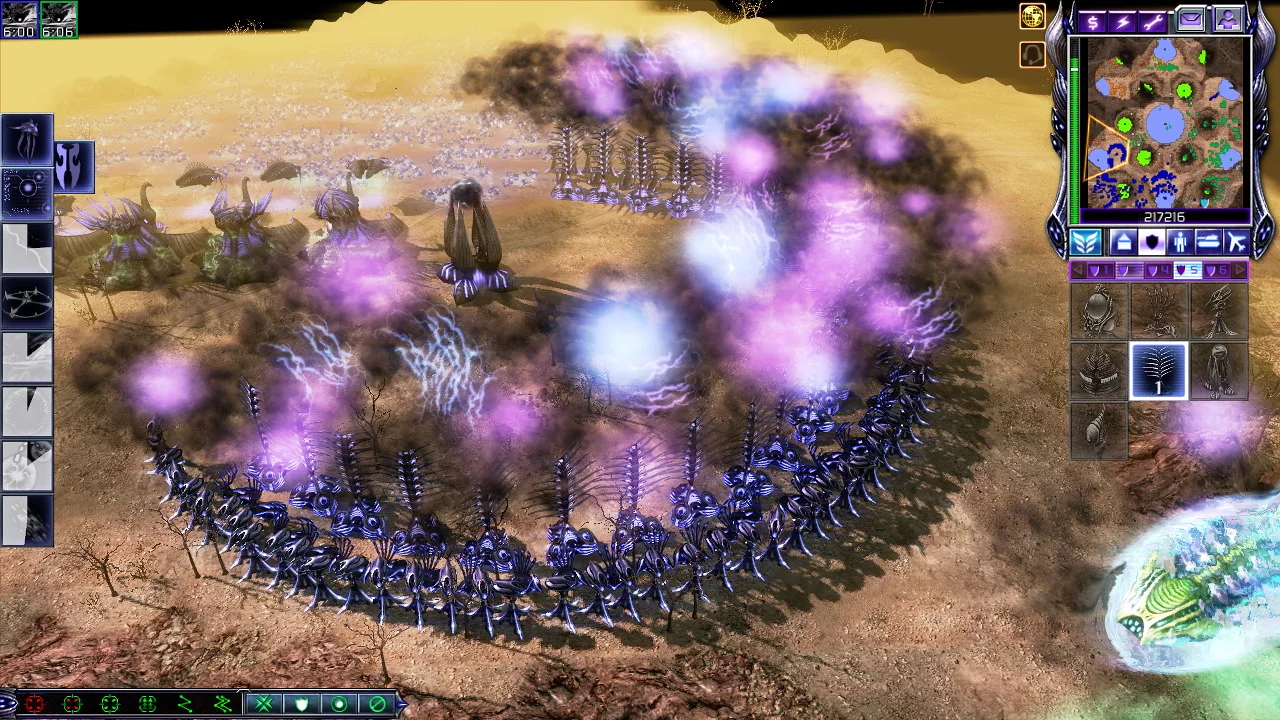1280x720 pixels.
Task: Activate the repair wrench button
Action: click(x=1154, y=21)
